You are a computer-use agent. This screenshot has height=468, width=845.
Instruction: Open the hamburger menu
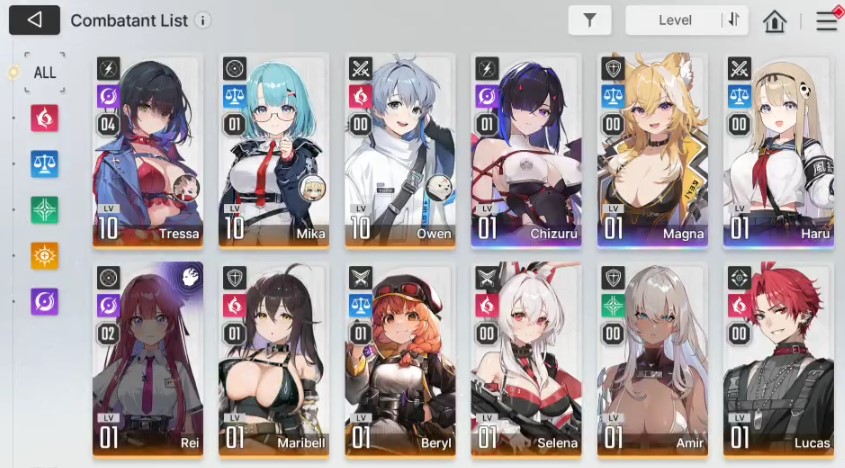pyautogui.click(x=826, y=21)
